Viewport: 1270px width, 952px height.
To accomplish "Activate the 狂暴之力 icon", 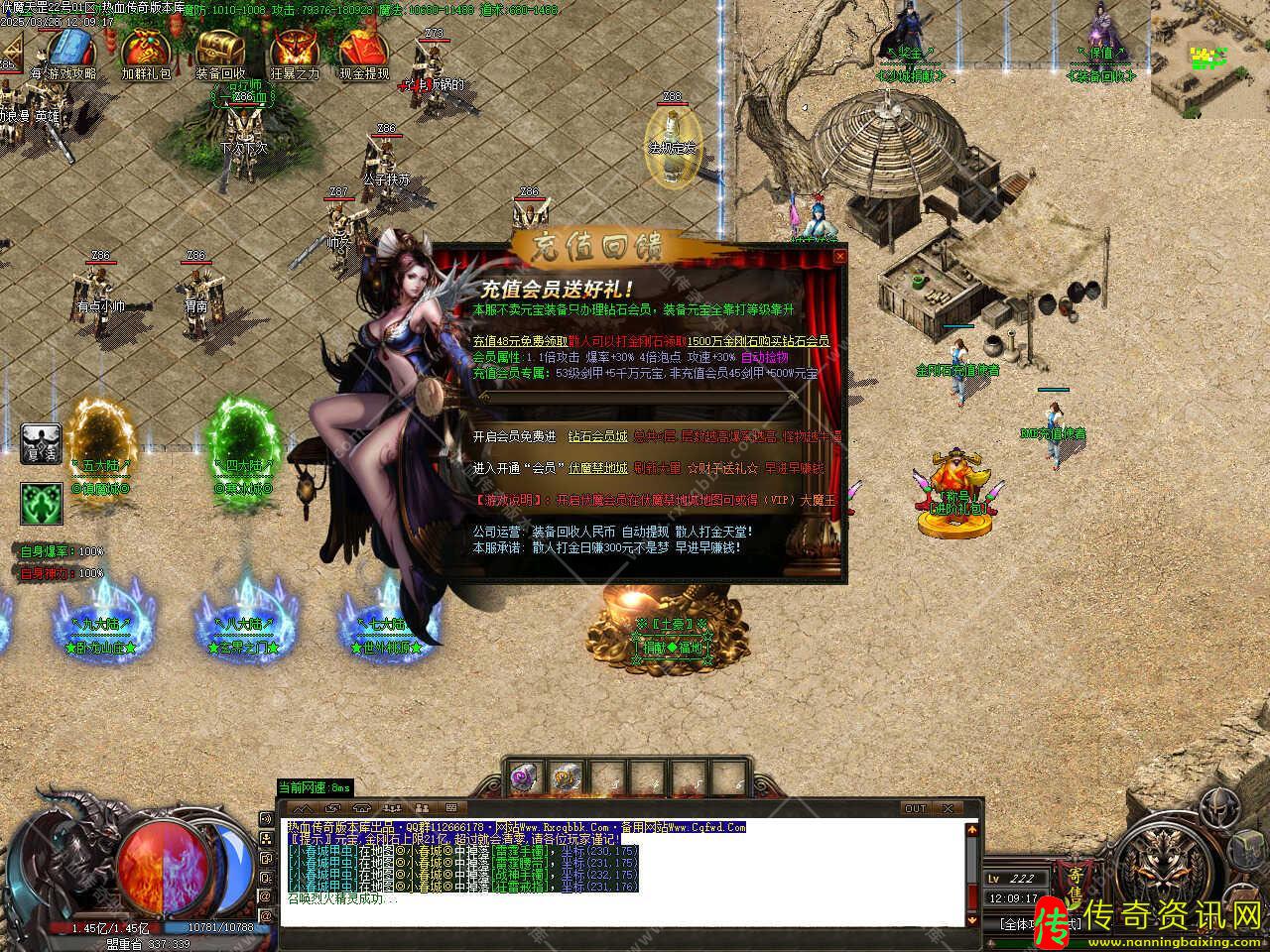I will pos(294,50).
